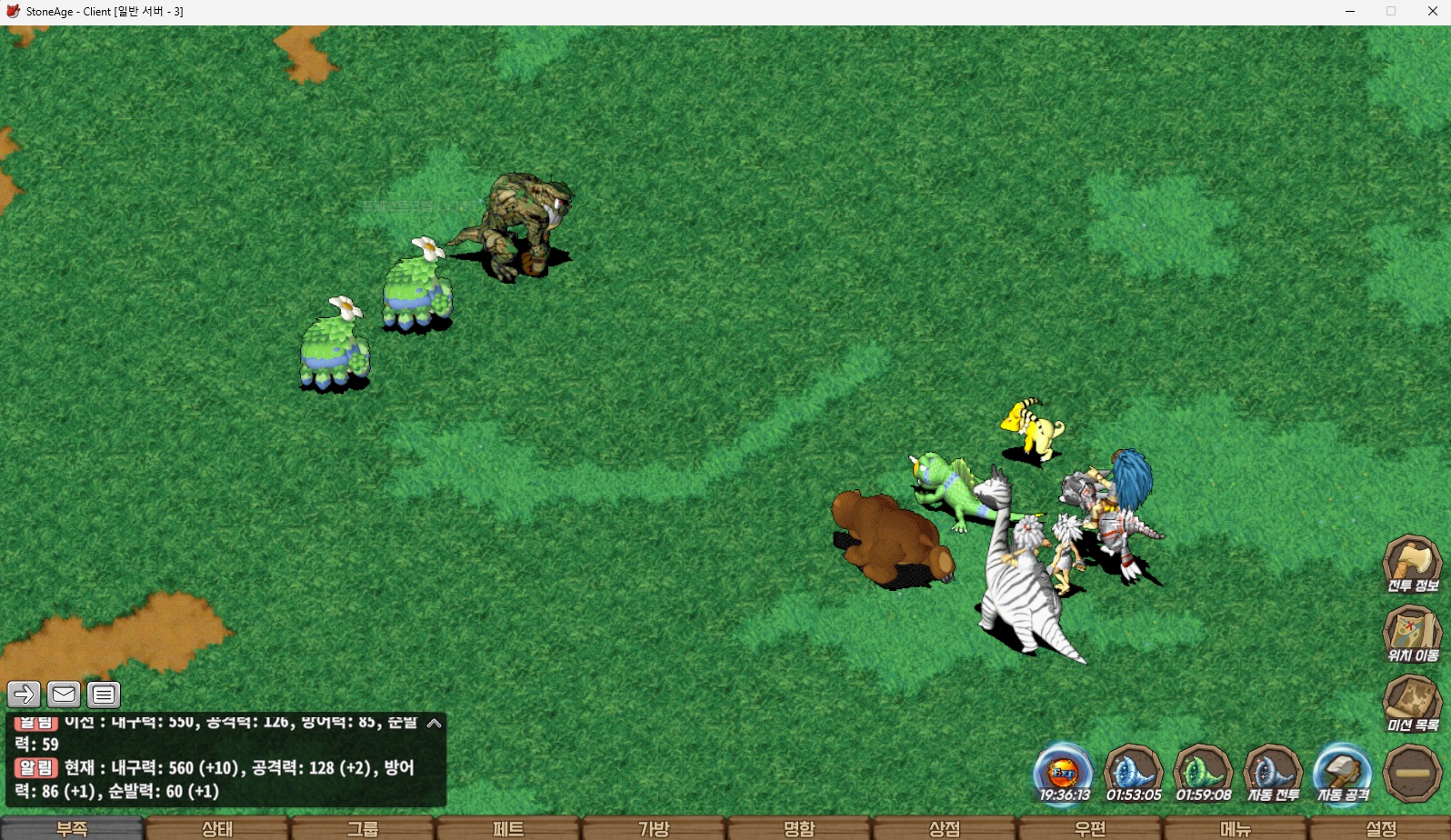1451x840 pixels.
Task: Open 미션 목록 mission list scroll icon
Action: tap(1412, 703)
